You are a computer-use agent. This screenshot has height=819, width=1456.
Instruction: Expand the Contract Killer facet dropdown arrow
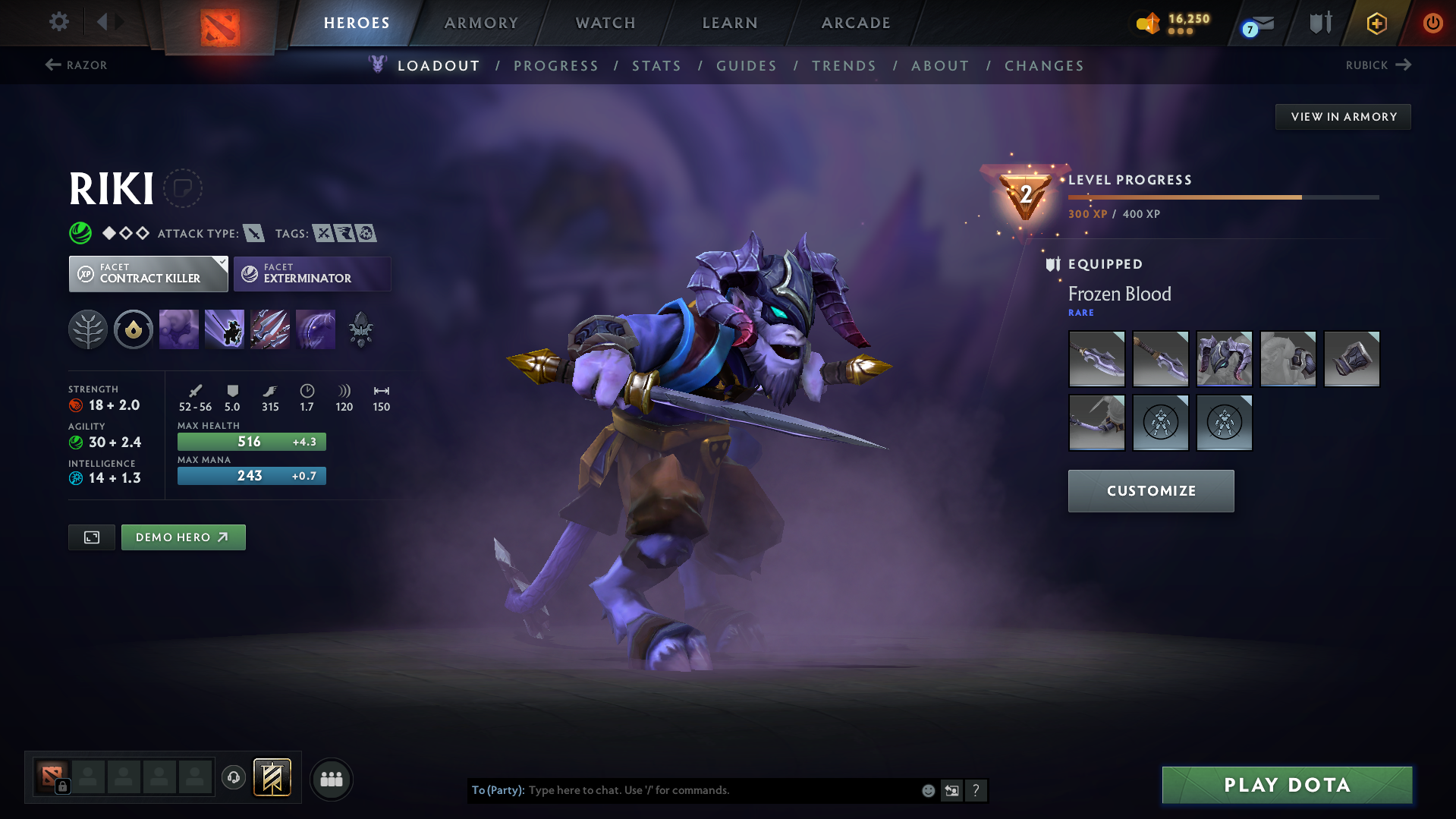[221, 263]
